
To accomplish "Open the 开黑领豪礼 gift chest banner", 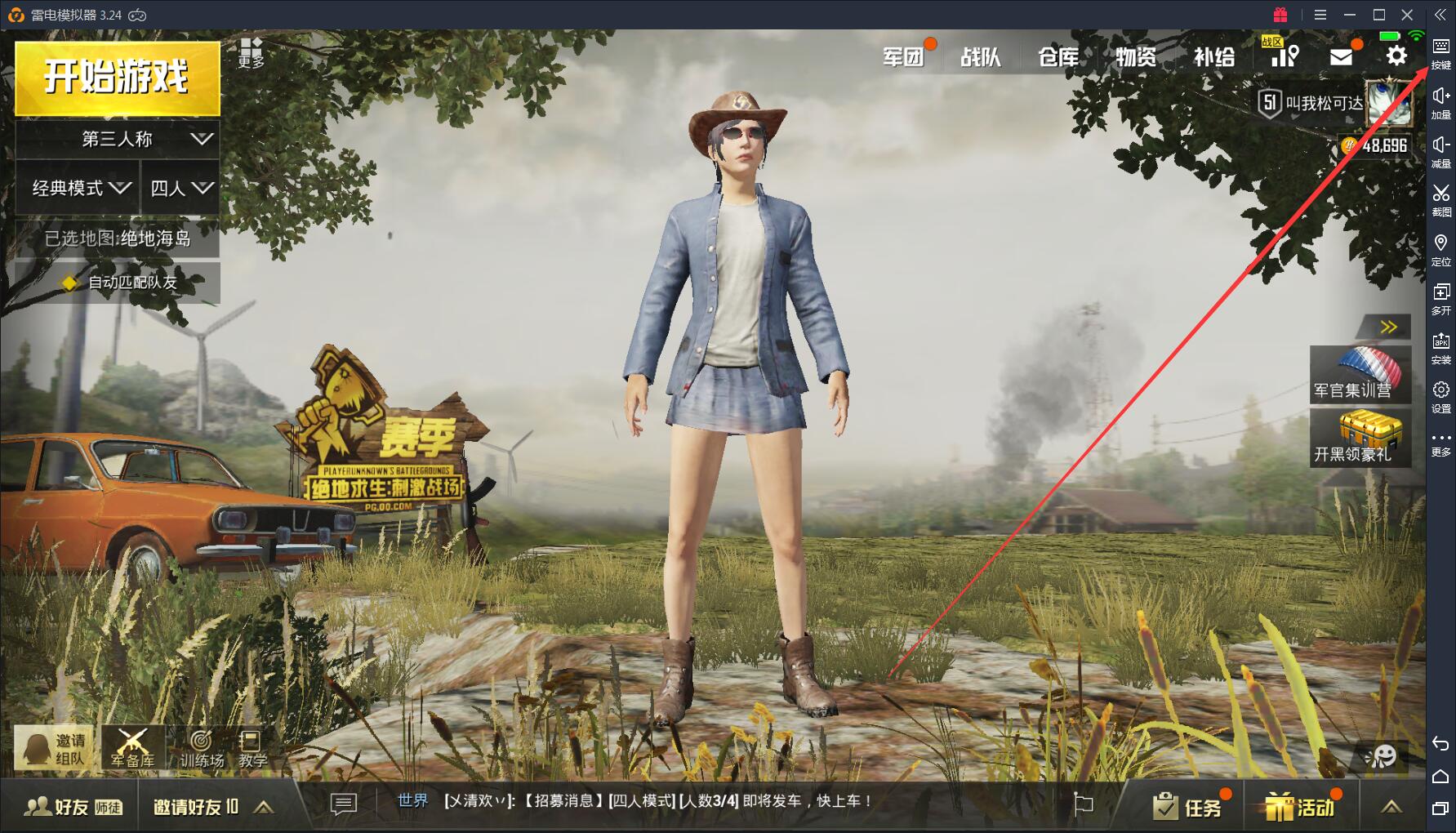I will [1360, 439].
